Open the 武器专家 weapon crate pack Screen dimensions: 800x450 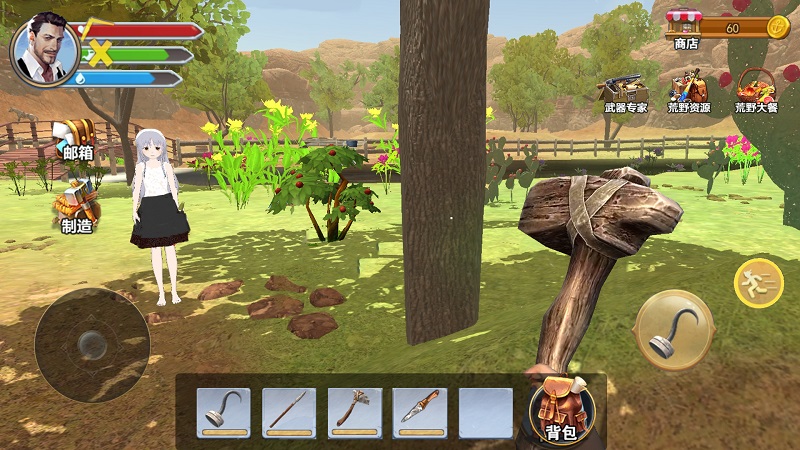point(625,92)
